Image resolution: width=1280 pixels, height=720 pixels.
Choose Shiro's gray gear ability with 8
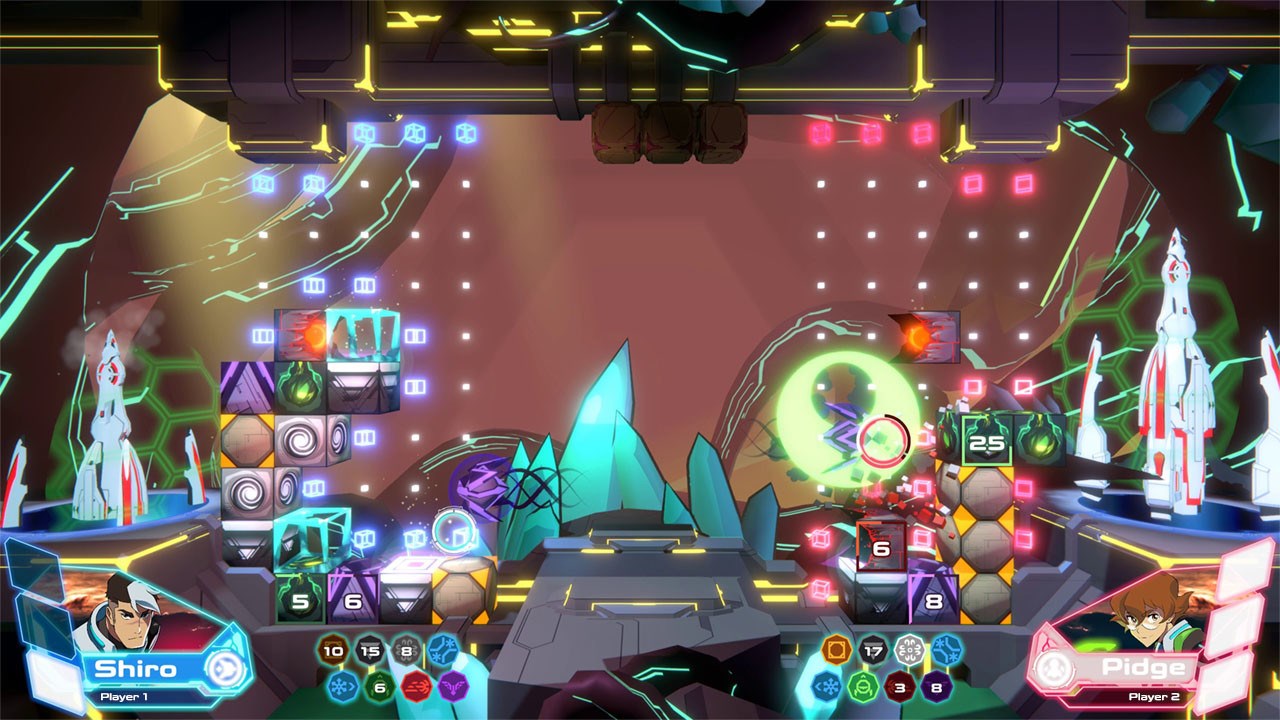[406, 650]
